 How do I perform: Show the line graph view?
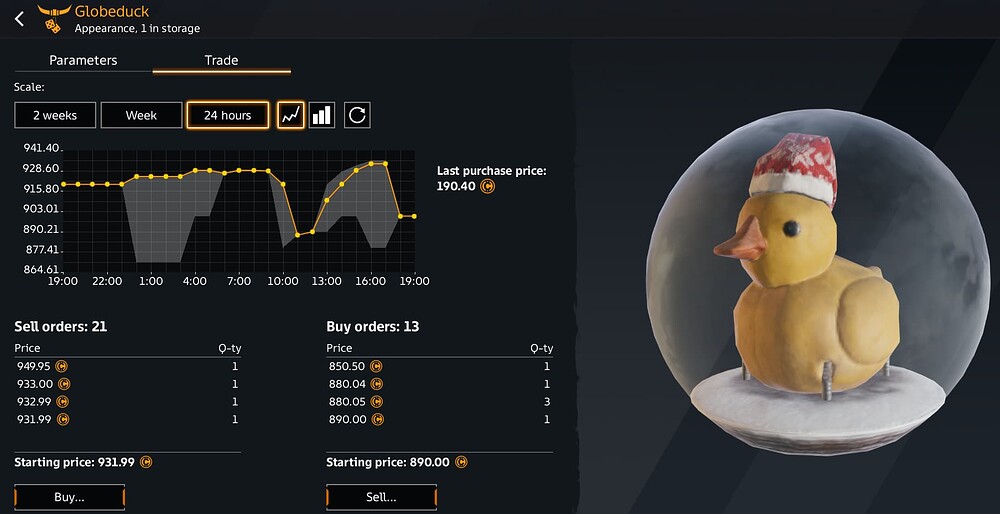[290, 115]
